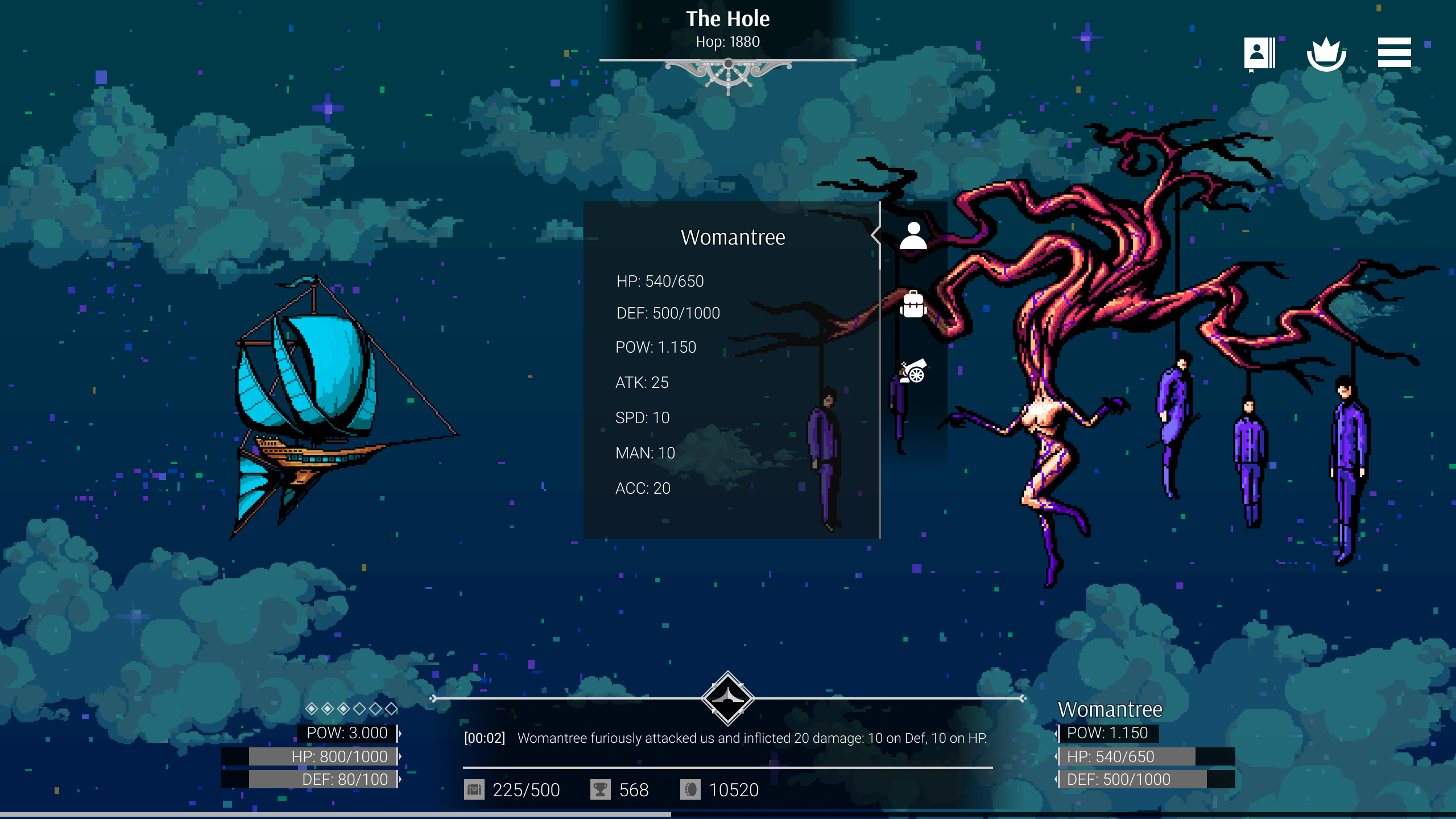The width and height of the screenshot is (1456, 819).
Task: Select the cargo chest icon
Action: coord(474,789)
